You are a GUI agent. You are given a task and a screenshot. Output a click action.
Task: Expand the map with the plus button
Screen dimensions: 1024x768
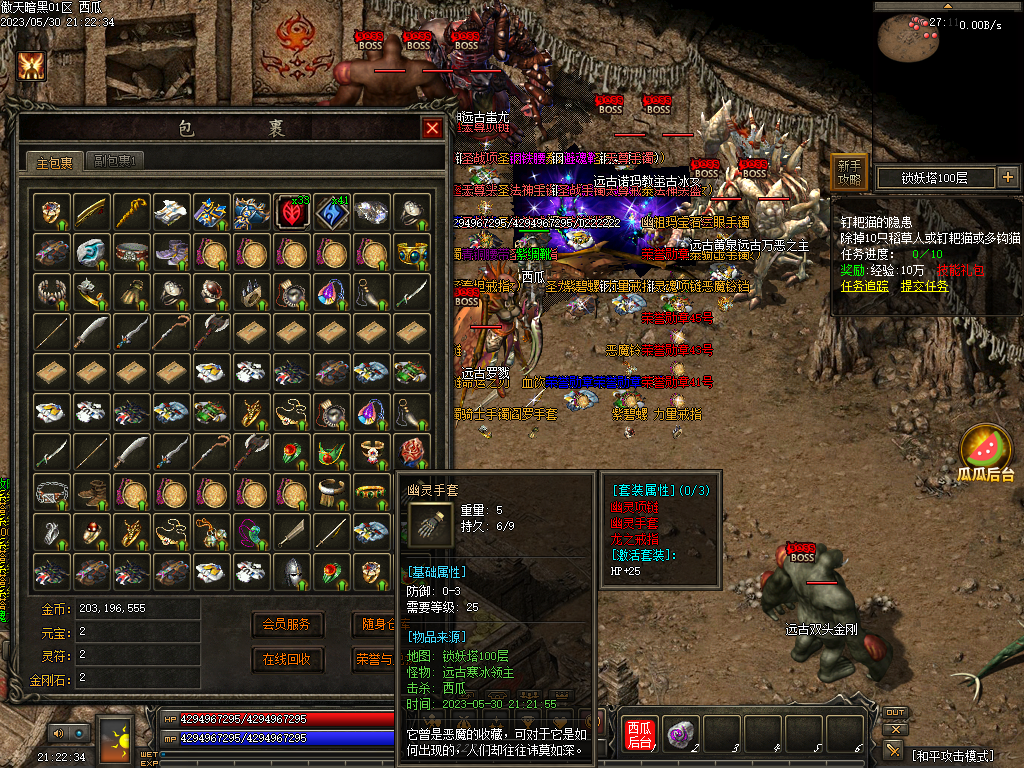pos(1007,178)
